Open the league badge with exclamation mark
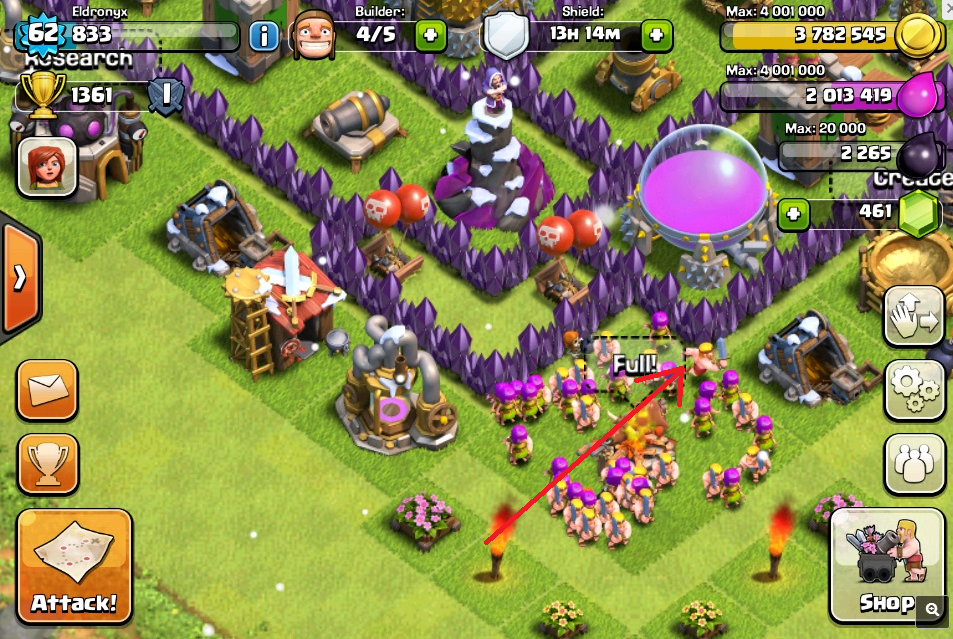 coord(165,97)
